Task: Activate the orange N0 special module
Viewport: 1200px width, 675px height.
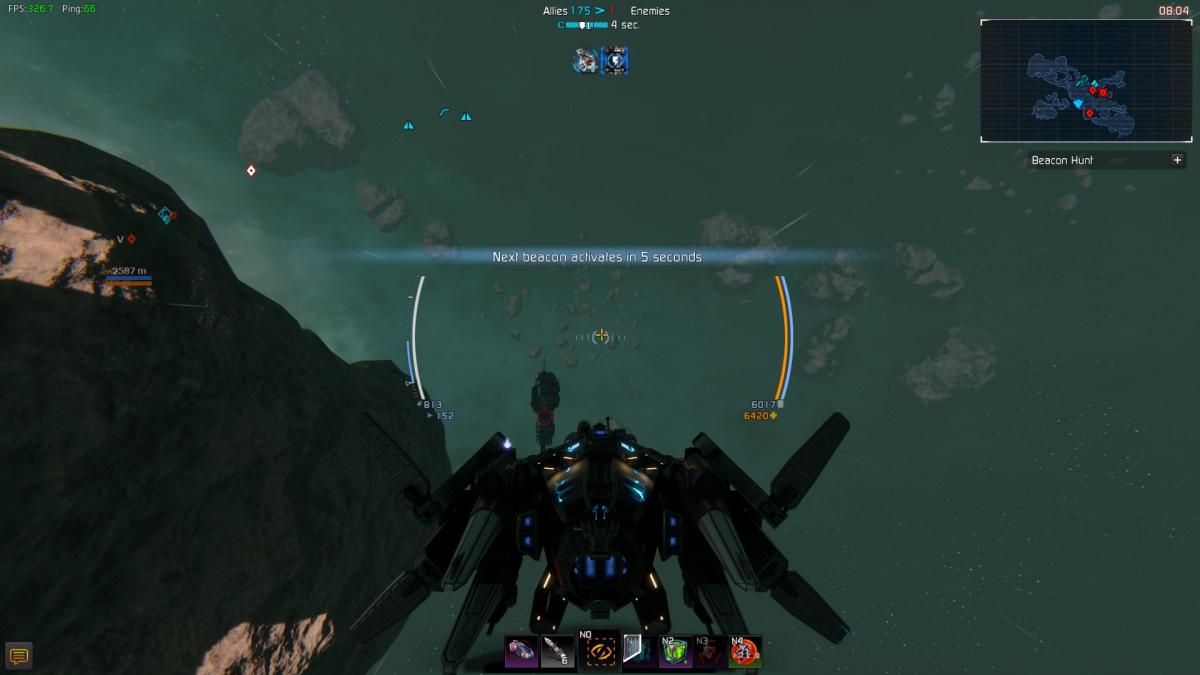Action: (600, 650)
